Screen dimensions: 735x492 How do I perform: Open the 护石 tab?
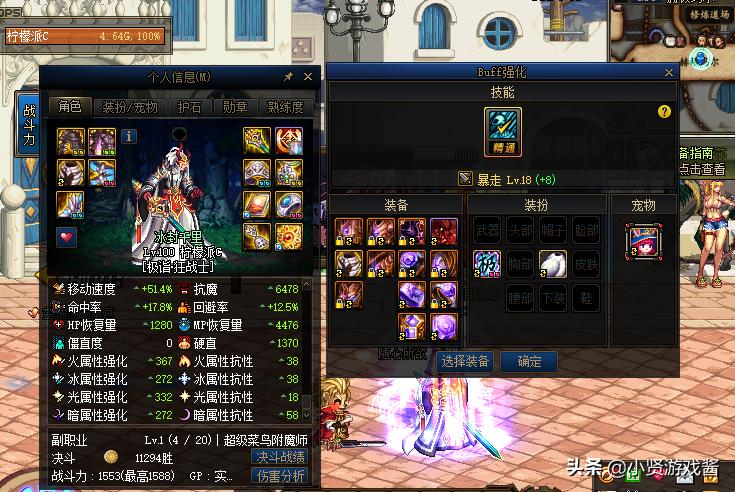tap(188, 107)
